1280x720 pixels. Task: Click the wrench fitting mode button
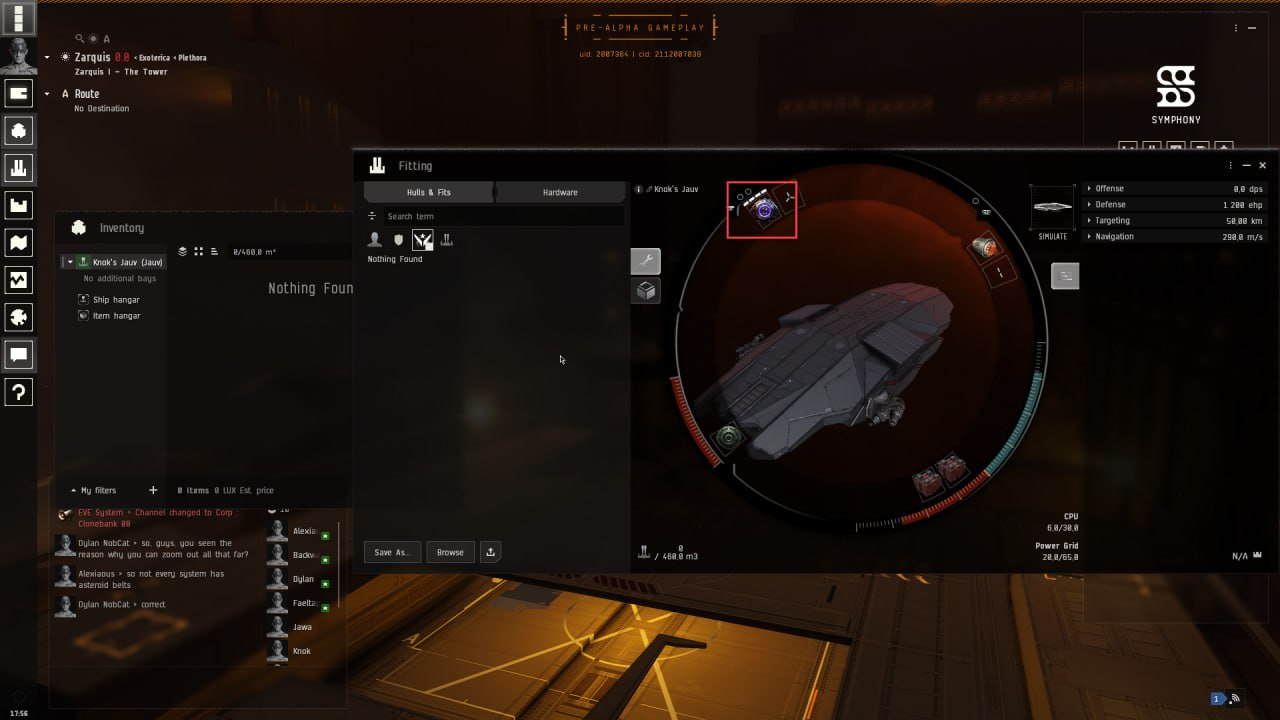pos(645,262)
